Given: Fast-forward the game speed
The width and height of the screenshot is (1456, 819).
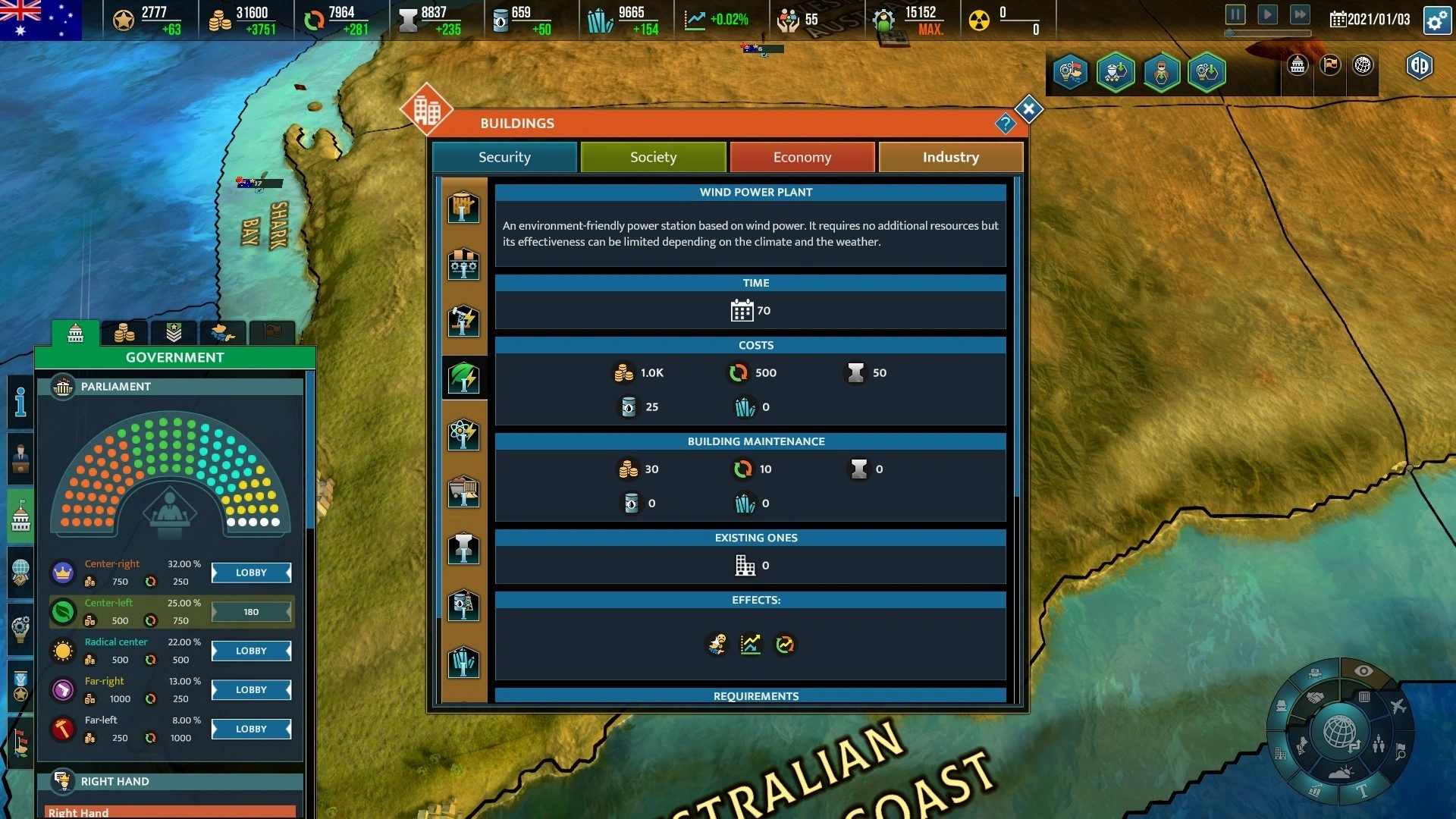Looking at the screenshot, I should pyautogui.click(x=1300, y=14).
